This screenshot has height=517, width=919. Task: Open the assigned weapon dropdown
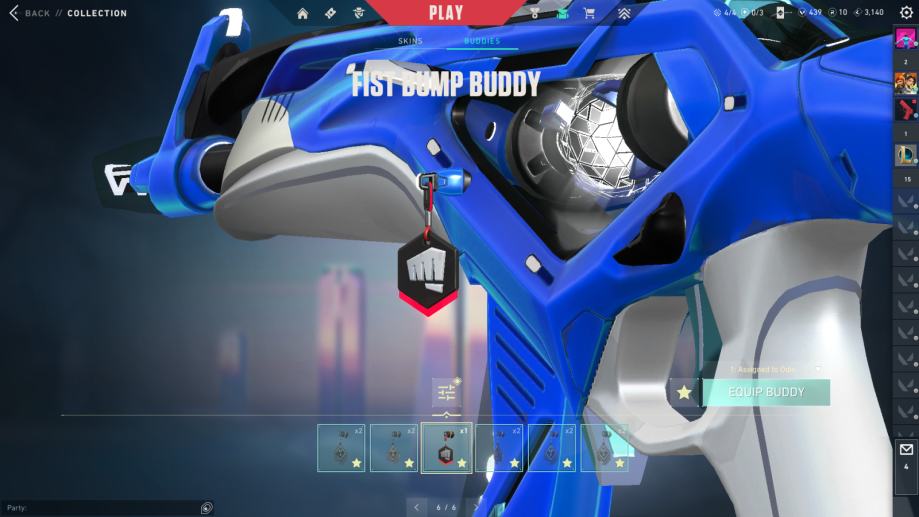click(818, 369)
